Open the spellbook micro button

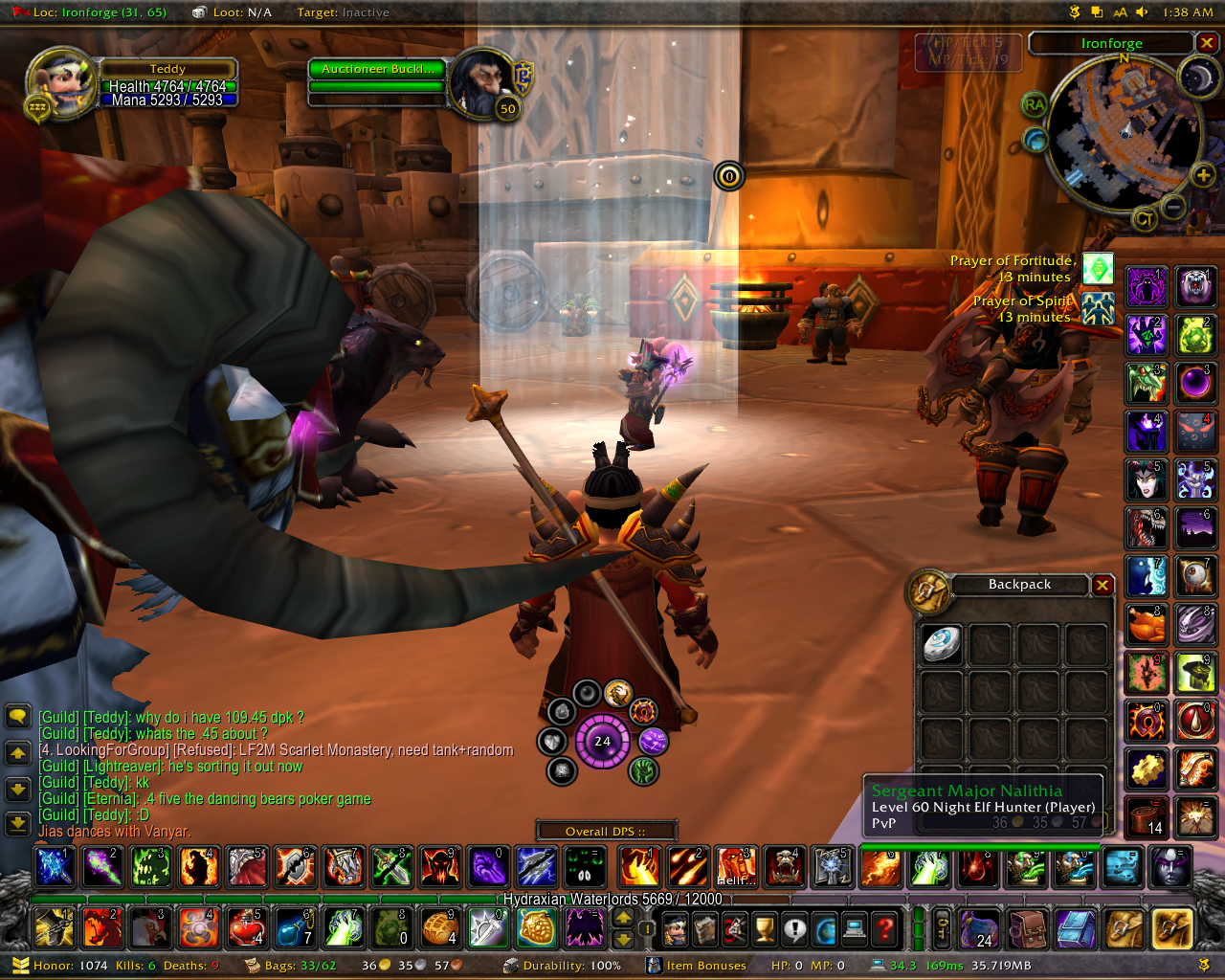(x=705, y=928)
